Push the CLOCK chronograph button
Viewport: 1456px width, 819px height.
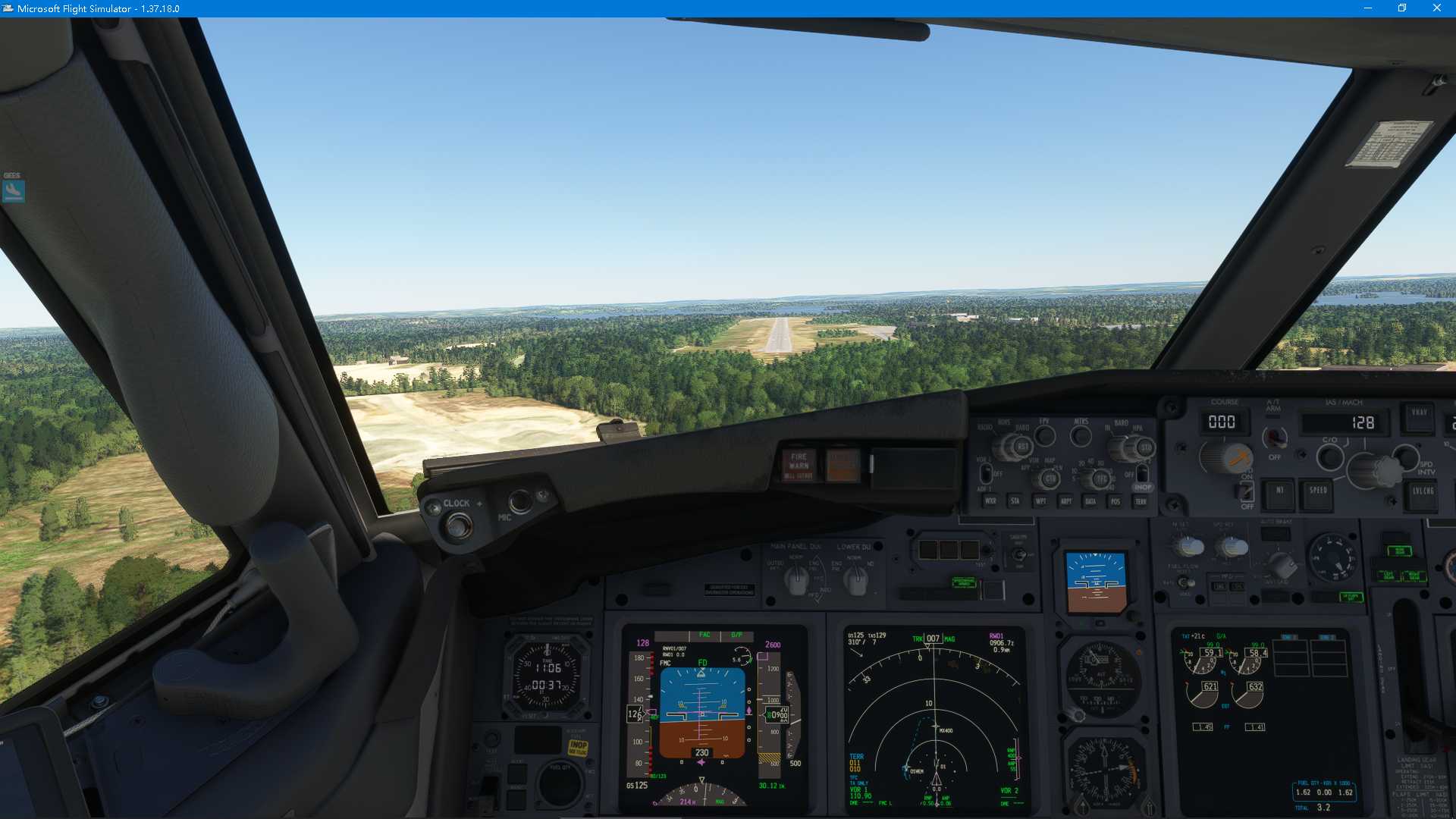tap(458, 524)
